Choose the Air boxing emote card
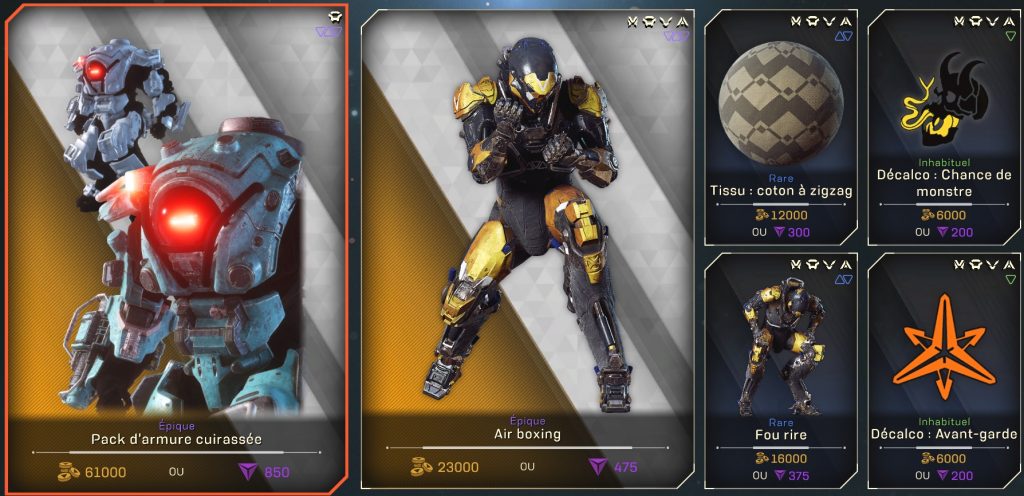 pos(526,245)
